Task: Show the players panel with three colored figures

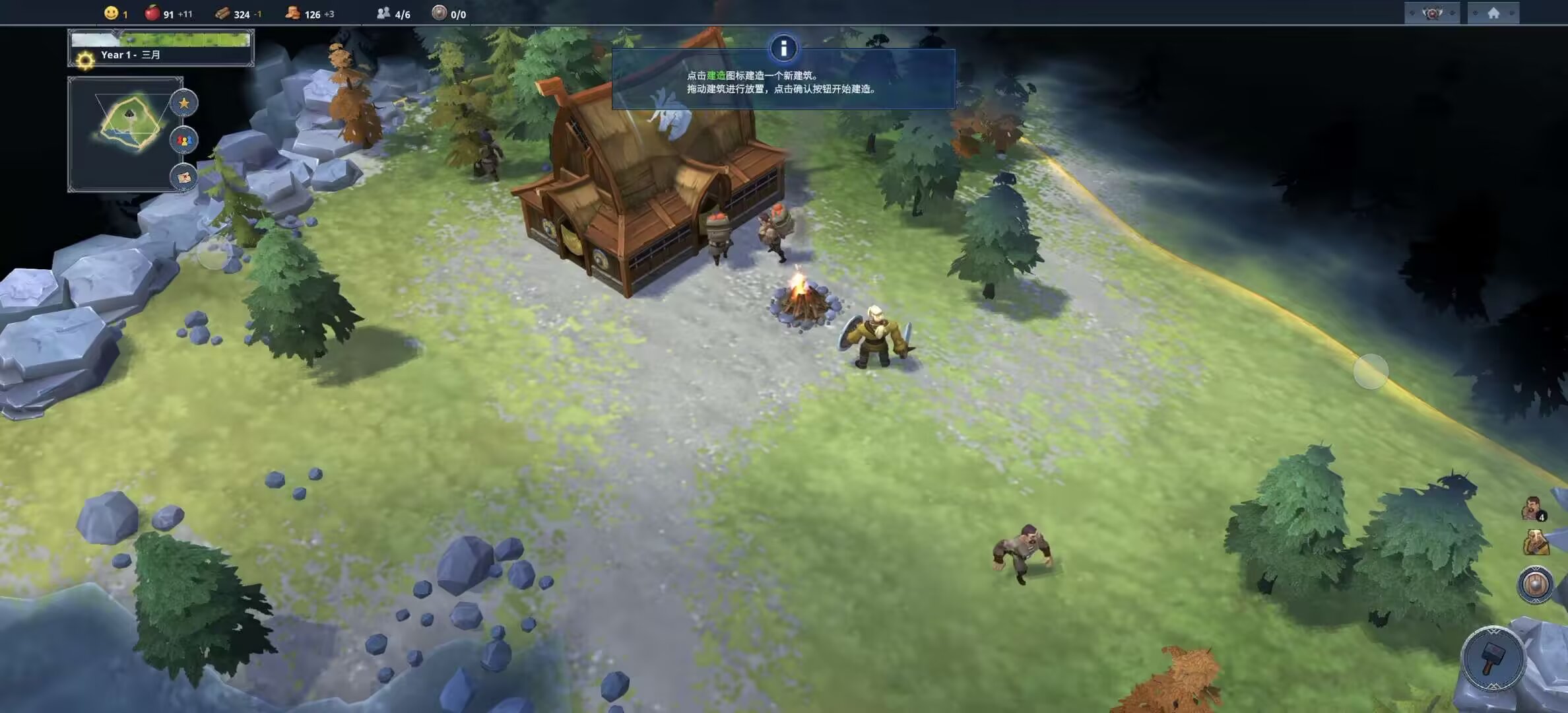Action: [184, 140]
